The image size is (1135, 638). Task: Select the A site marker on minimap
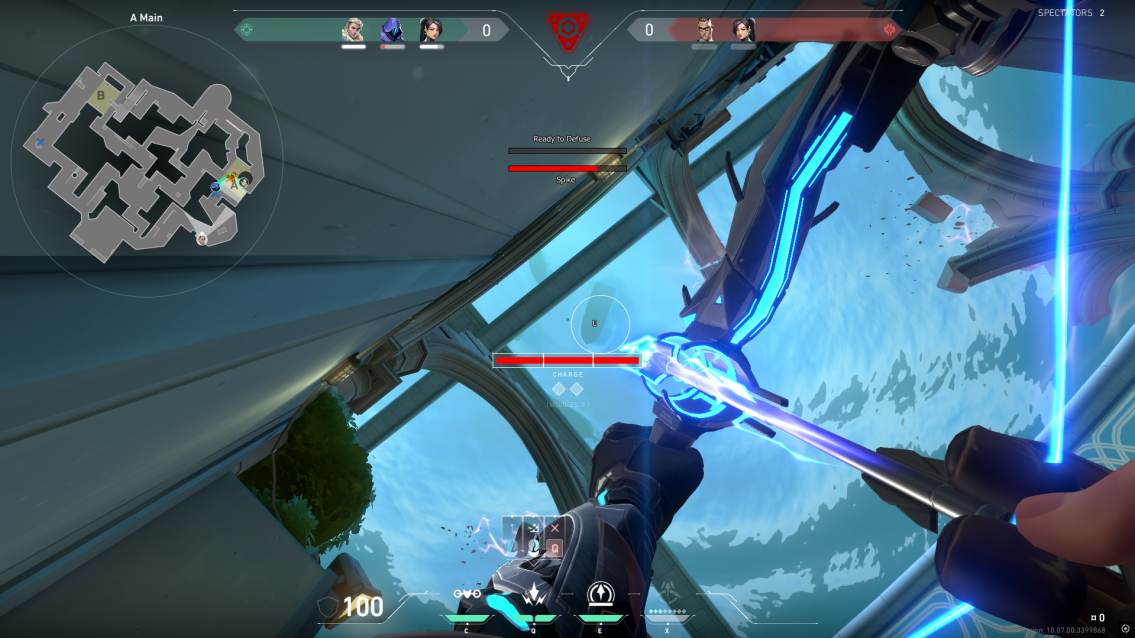click(x=235, y=184)
